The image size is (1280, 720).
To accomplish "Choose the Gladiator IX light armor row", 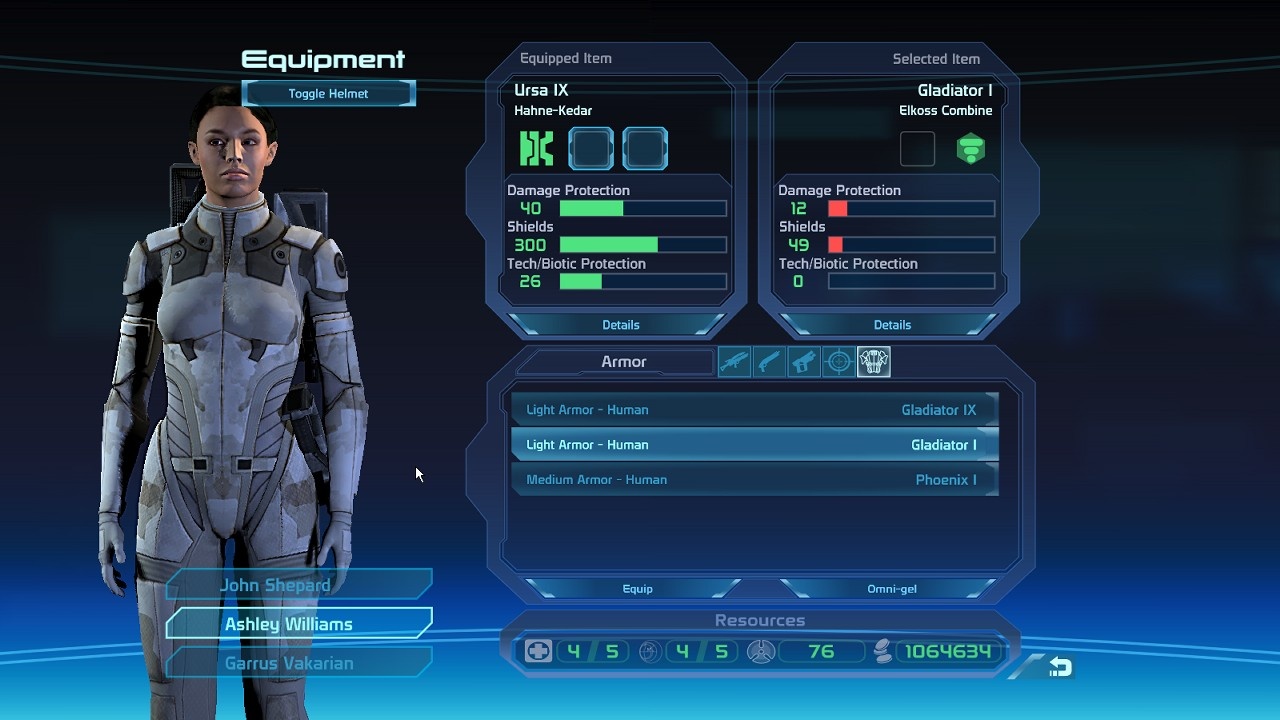I will tap(754, 410).
